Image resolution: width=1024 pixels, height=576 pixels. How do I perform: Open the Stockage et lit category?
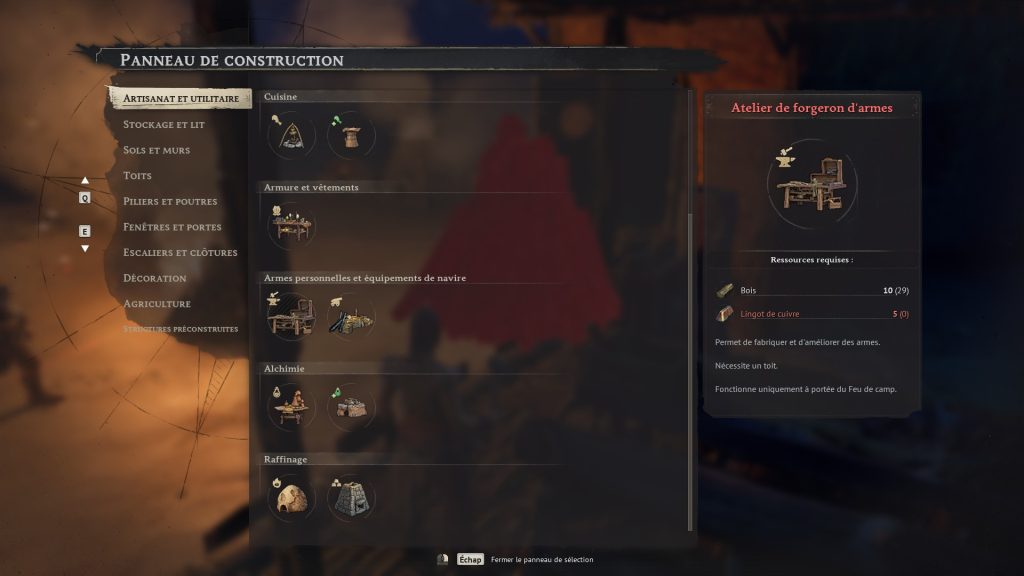pyautogui.click(x=164, y=125)
